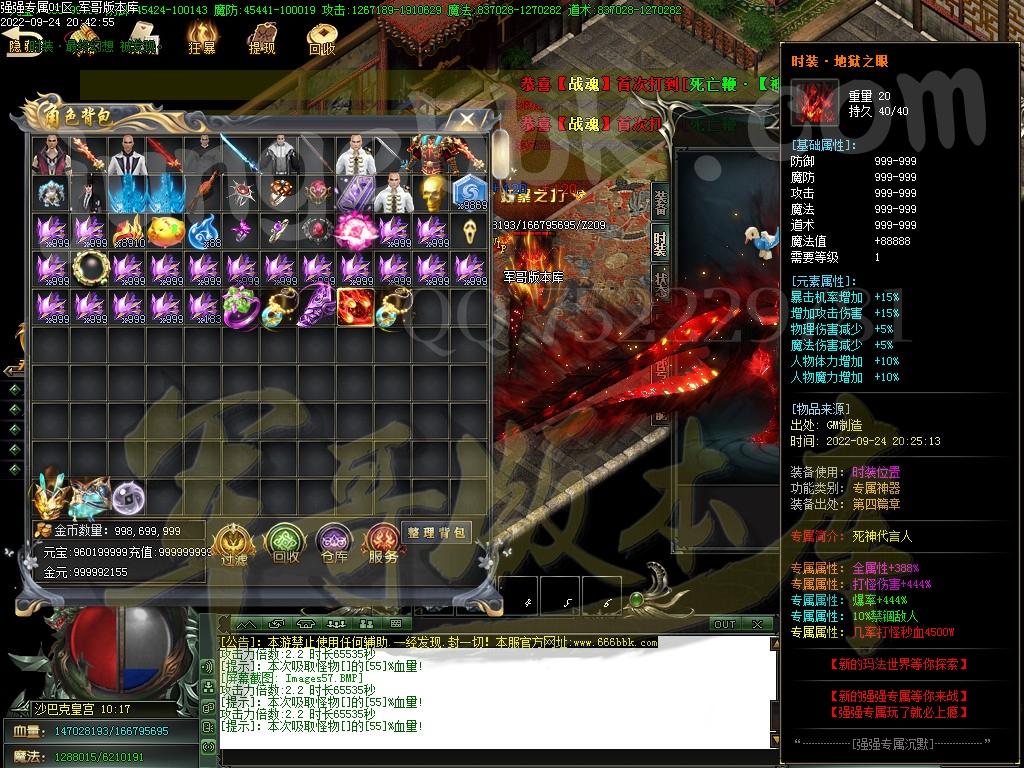Select the white ghost mask item

pos(469,231)
